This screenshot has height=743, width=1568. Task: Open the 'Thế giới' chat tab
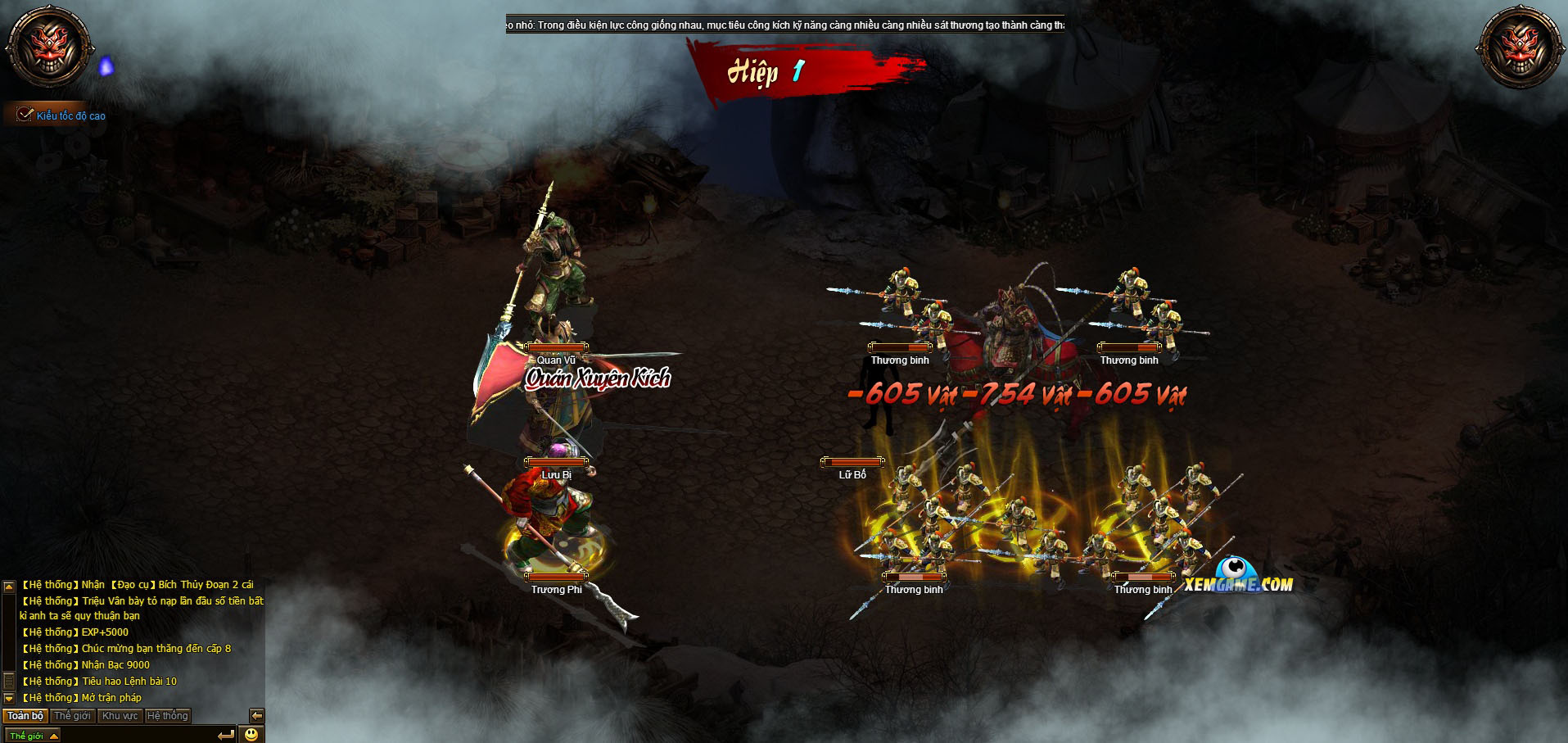(x=72, y=716)
